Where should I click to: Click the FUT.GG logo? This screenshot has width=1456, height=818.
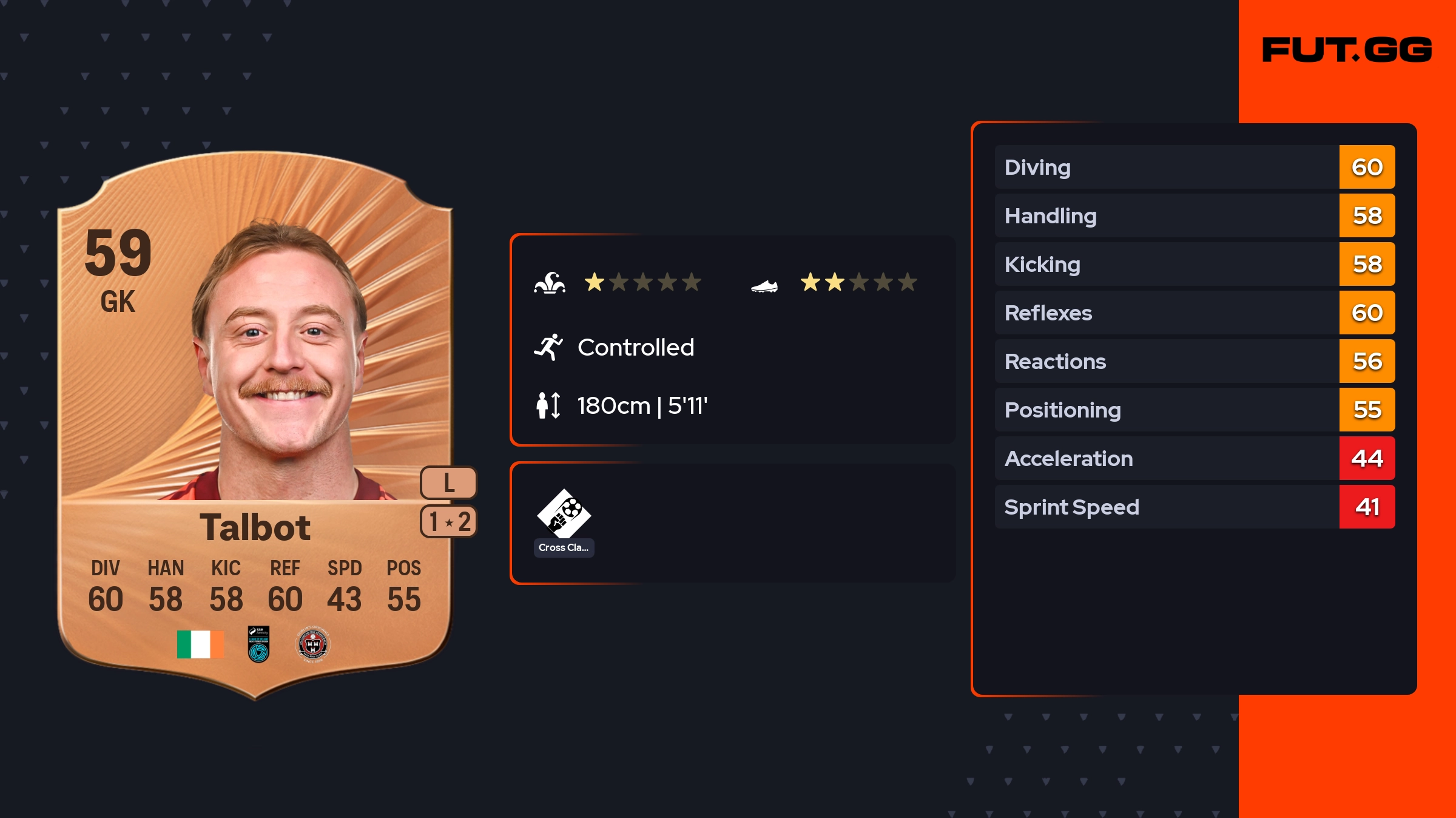(1347, 50)
